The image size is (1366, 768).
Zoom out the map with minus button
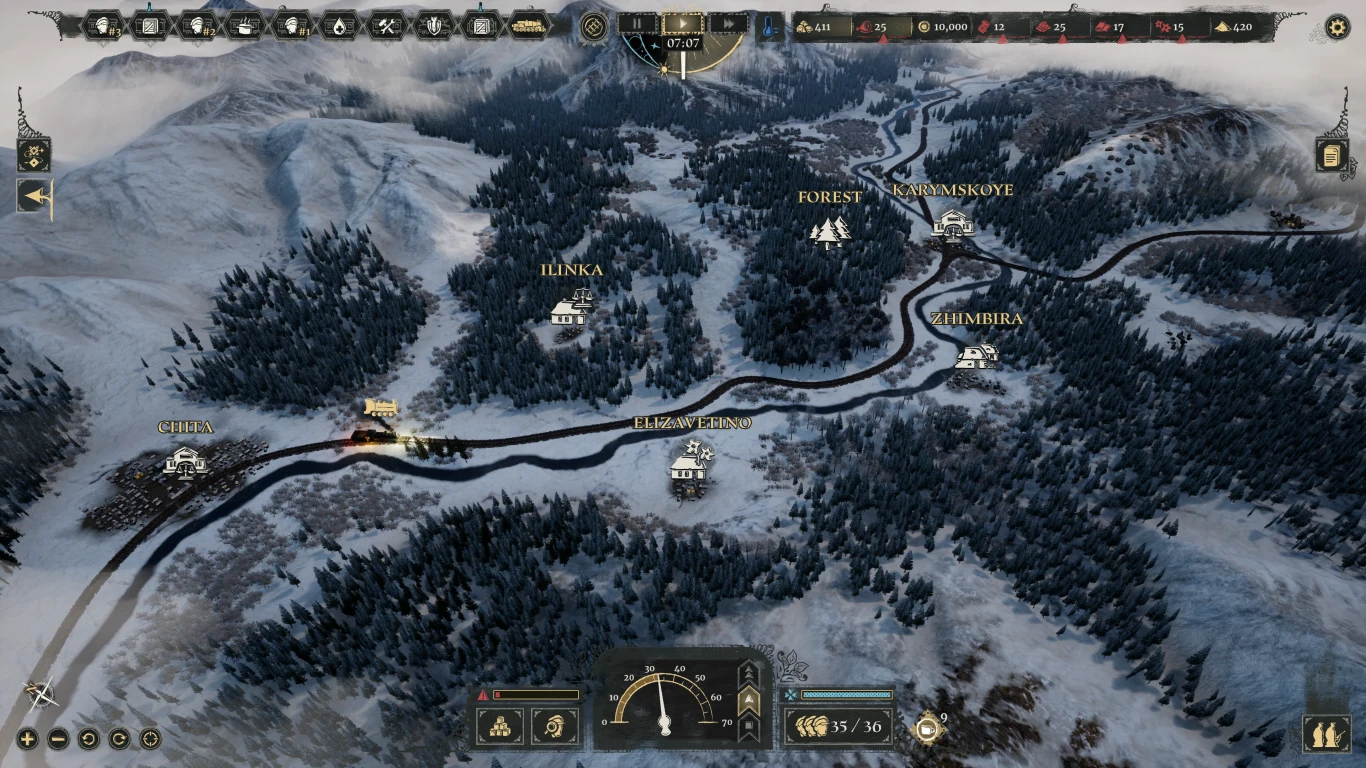58,740
